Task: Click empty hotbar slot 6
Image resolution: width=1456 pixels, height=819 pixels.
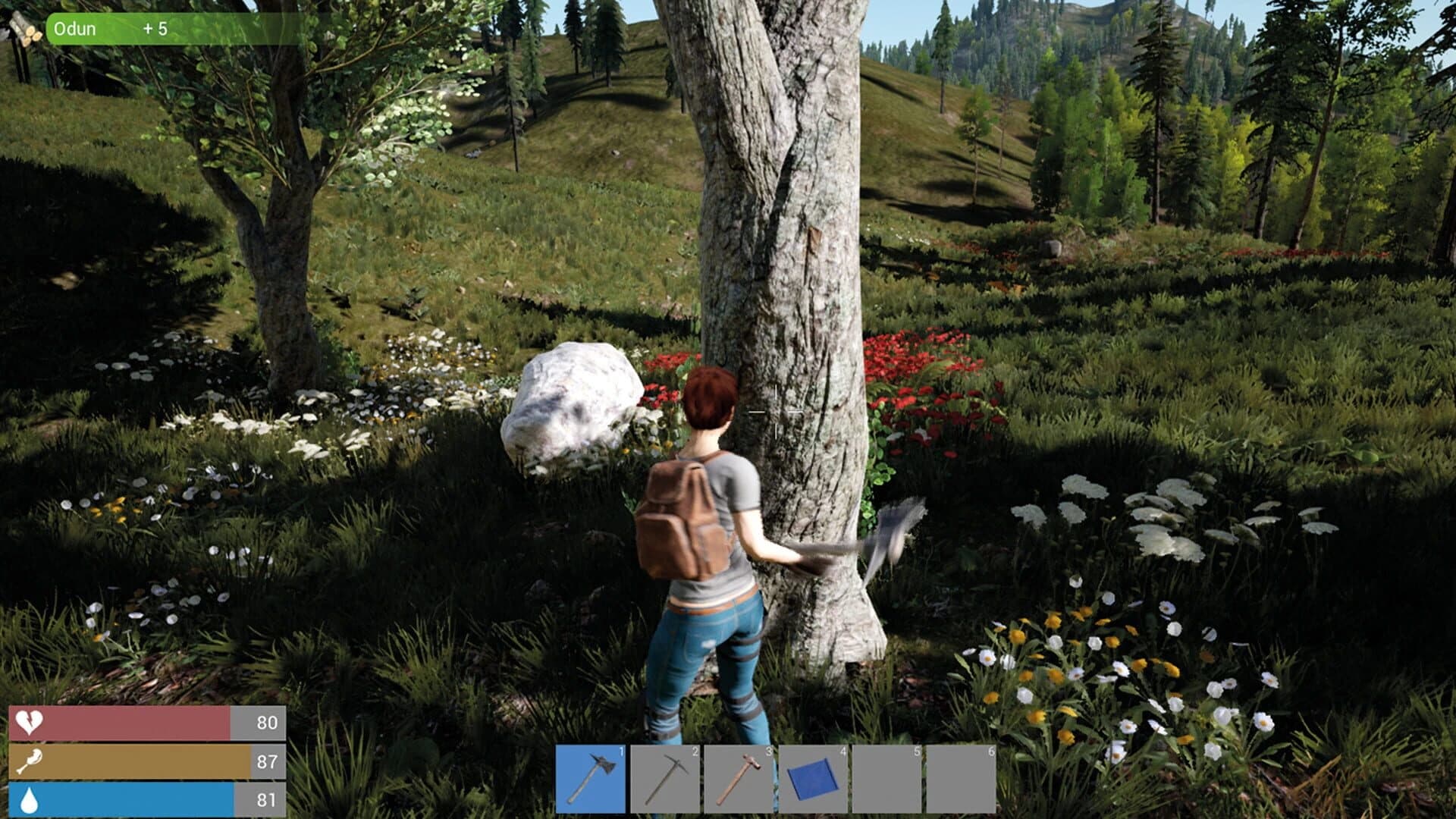Action: (962, 777)
